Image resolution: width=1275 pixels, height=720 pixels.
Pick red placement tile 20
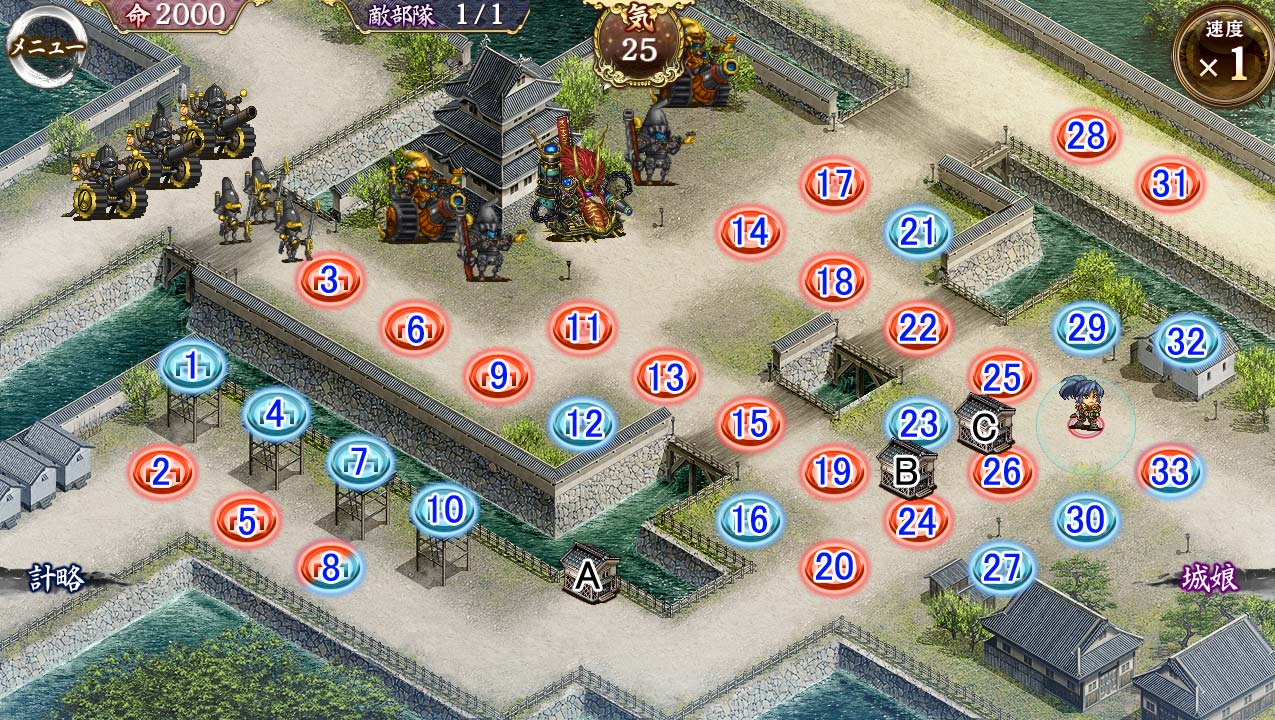pos(833,567)
